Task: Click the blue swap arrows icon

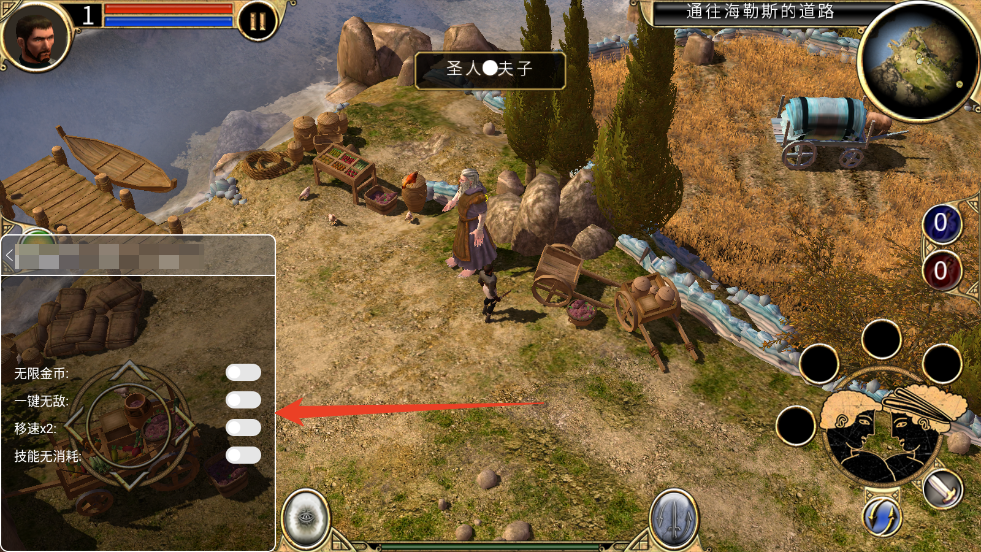Action: click(x=882, y=516)
